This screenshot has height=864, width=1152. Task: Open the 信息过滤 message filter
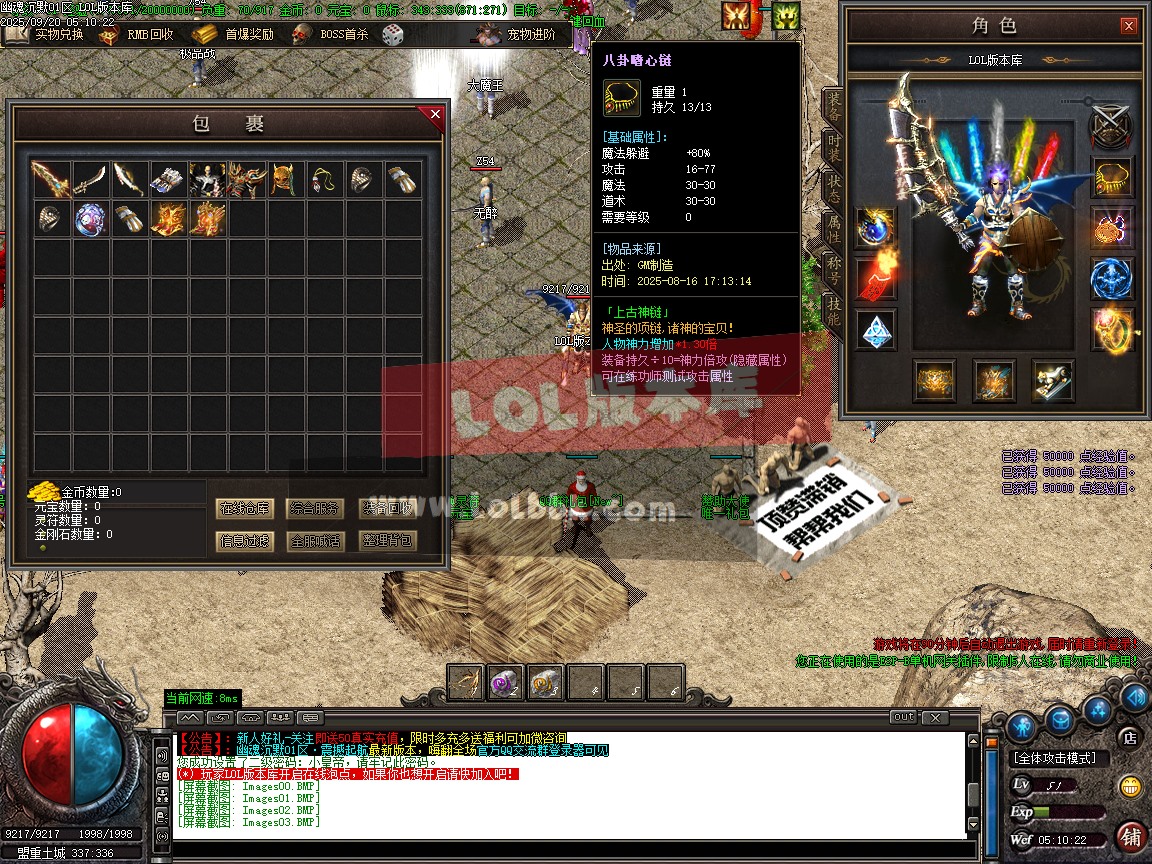click(244, 541)
